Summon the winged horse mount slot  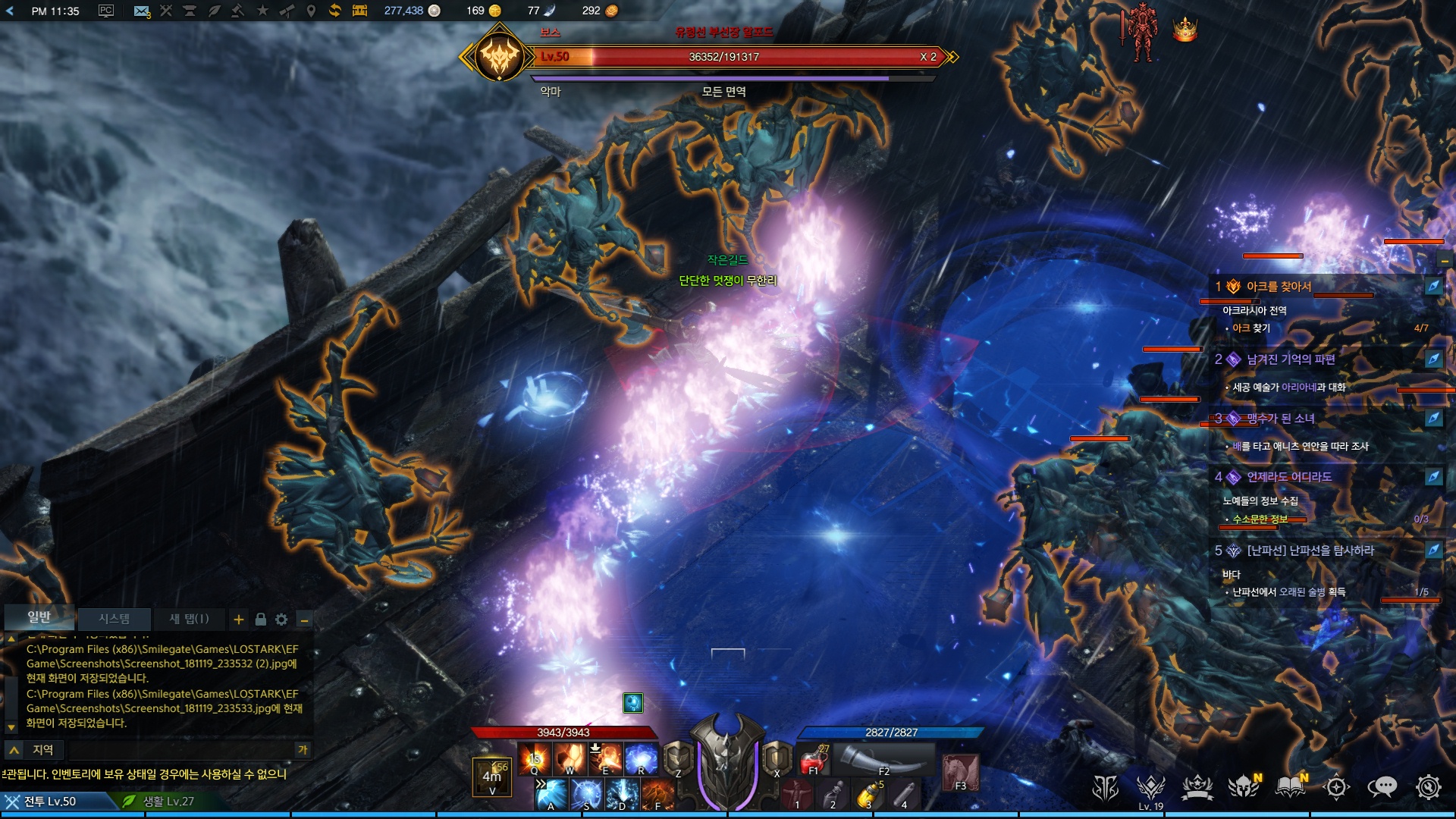960,772
